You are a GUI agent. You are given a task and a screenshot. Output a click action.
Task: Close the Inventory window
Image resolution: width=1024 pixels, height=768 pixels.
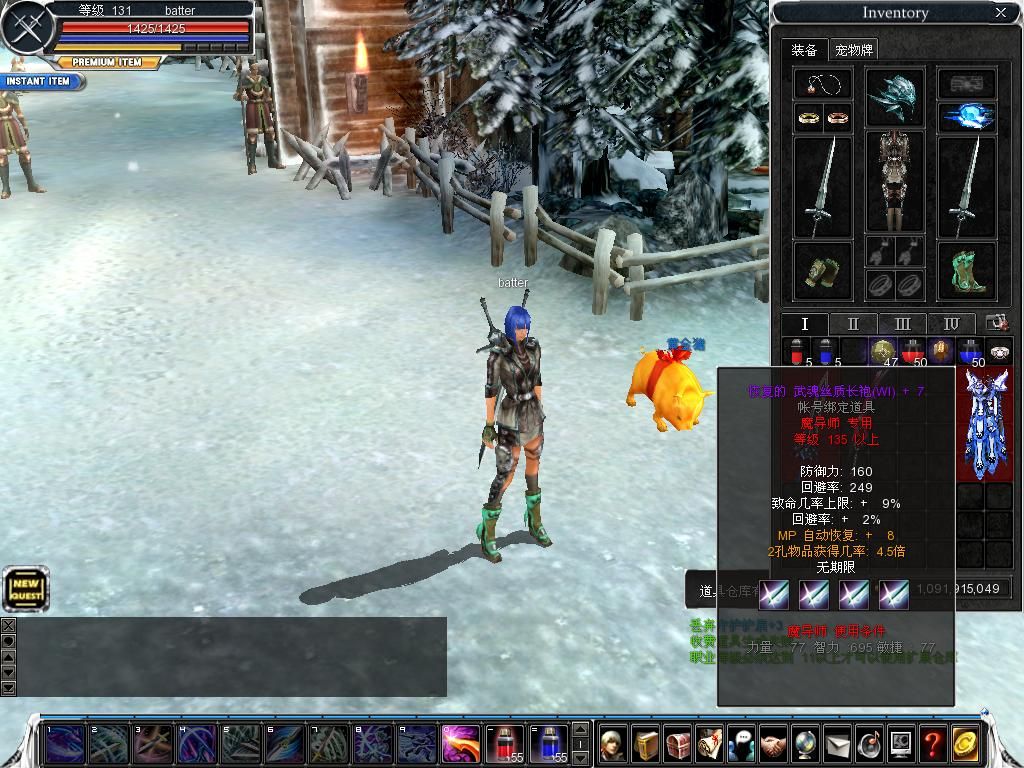(x=1001, y=13)
